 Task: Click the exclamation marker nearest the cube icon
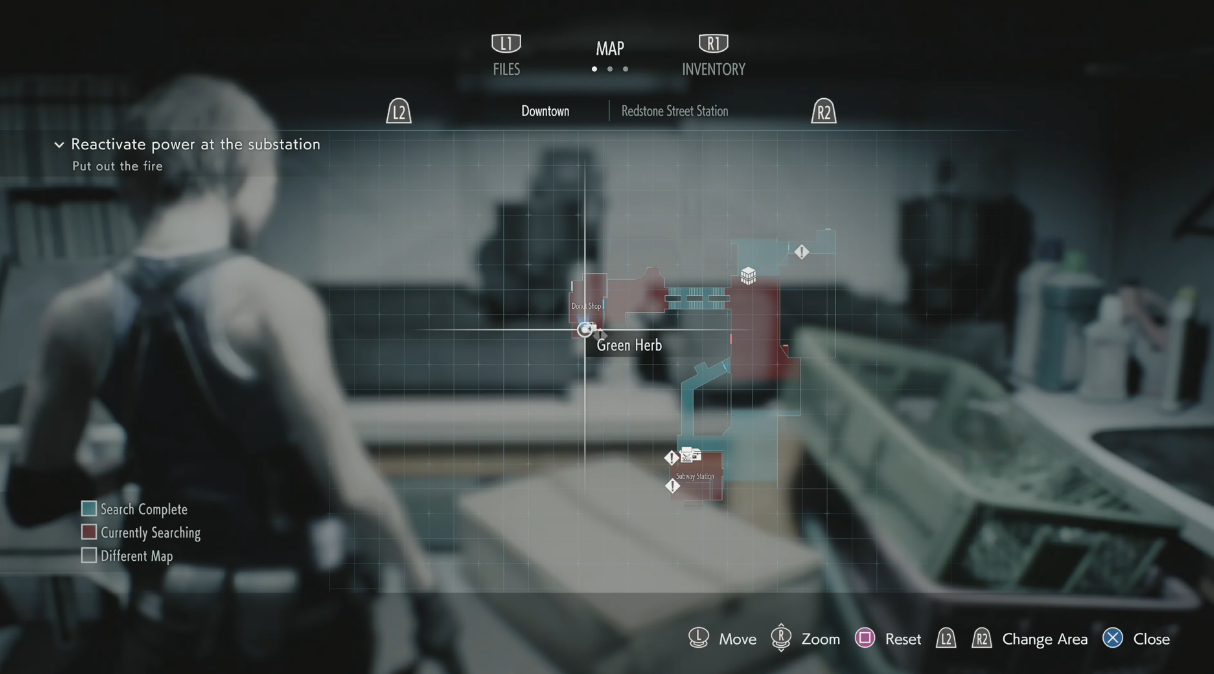pos(801,252)
